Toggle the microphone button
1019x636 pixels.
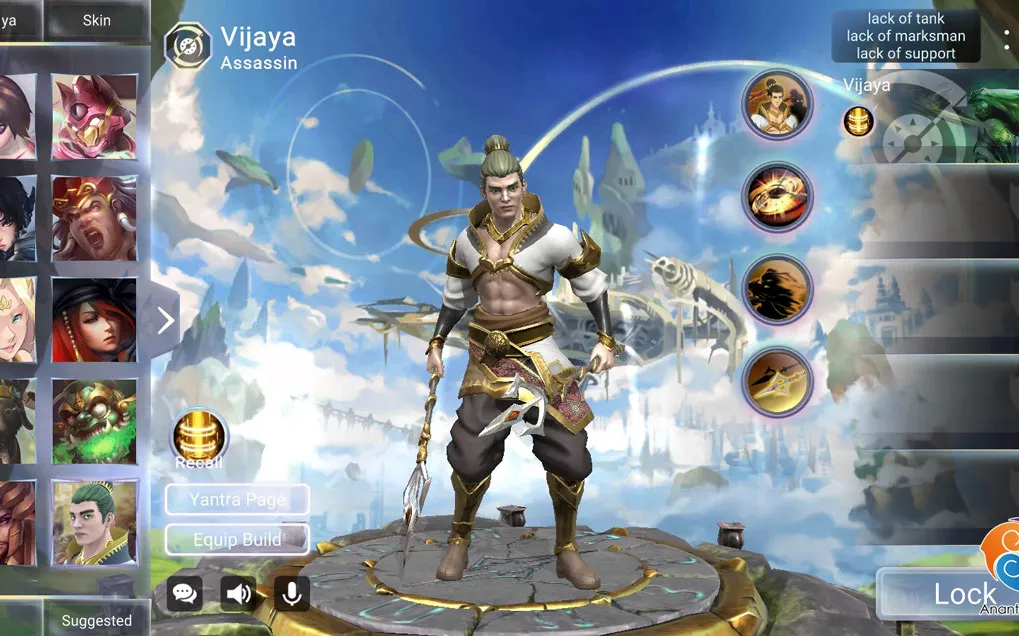pyautogui.click(x=291, y=593)
